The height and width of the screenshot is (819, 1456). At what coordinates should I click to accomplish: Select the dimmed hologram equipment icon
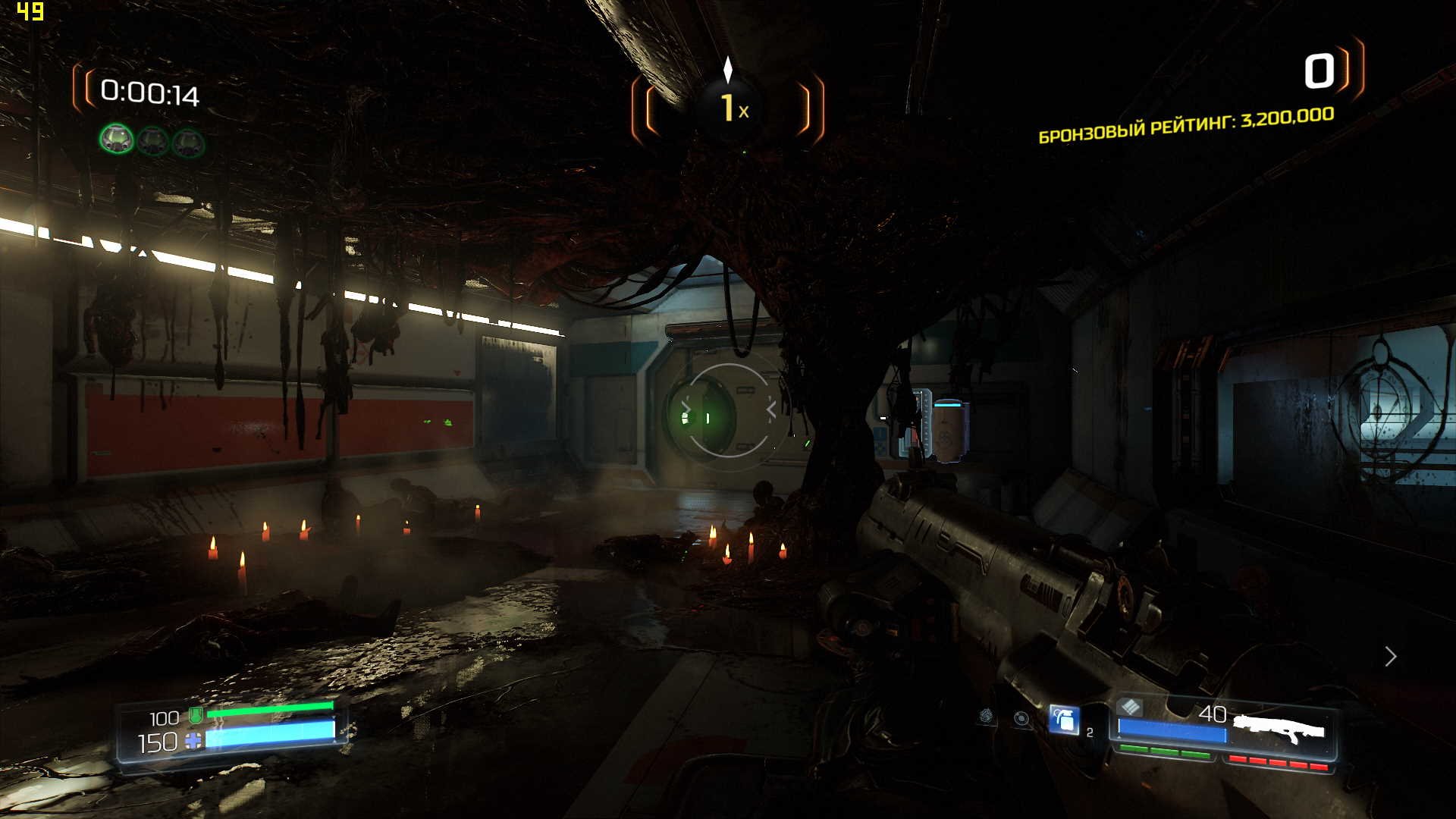click(1021, 718)
